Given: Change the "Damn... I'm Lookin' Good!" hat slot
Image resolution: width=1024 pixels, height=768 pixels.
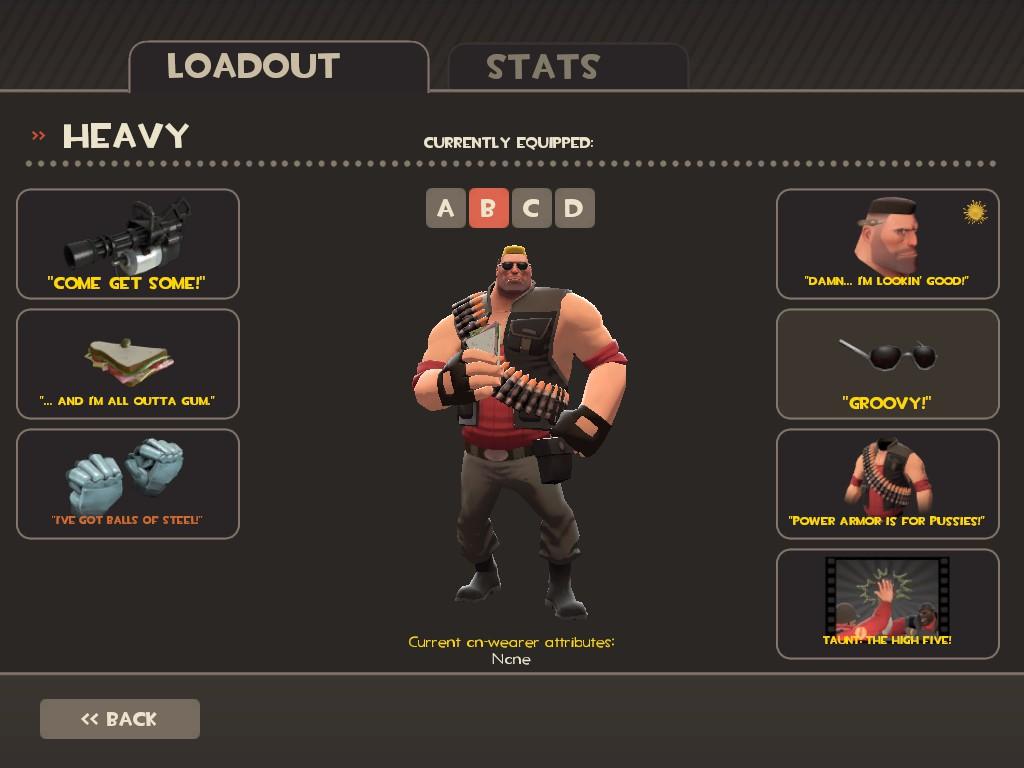Looking at the screenshot, I should 888,244.
